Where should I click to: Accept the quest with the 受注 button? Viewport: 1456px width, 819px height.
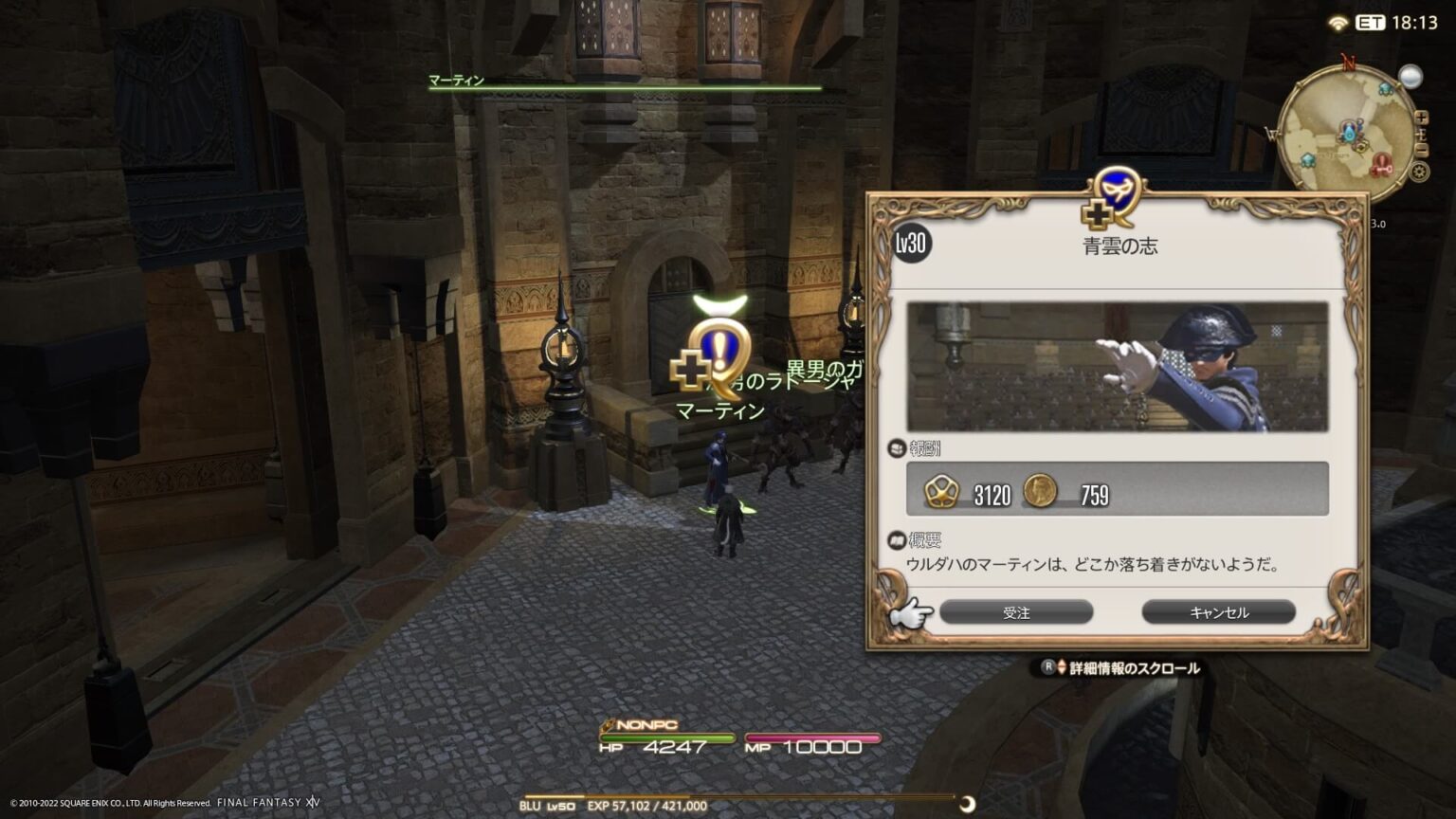click(1016, 612)
